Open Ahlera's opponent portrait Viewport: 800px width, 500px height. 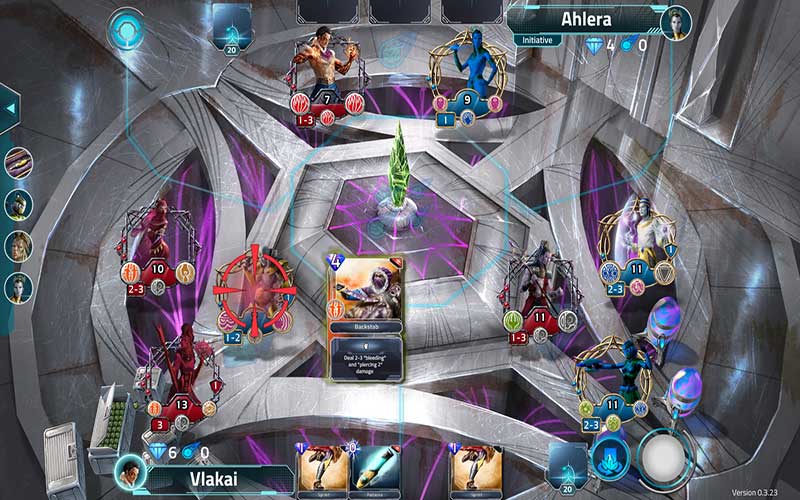(x=676, y=23)
